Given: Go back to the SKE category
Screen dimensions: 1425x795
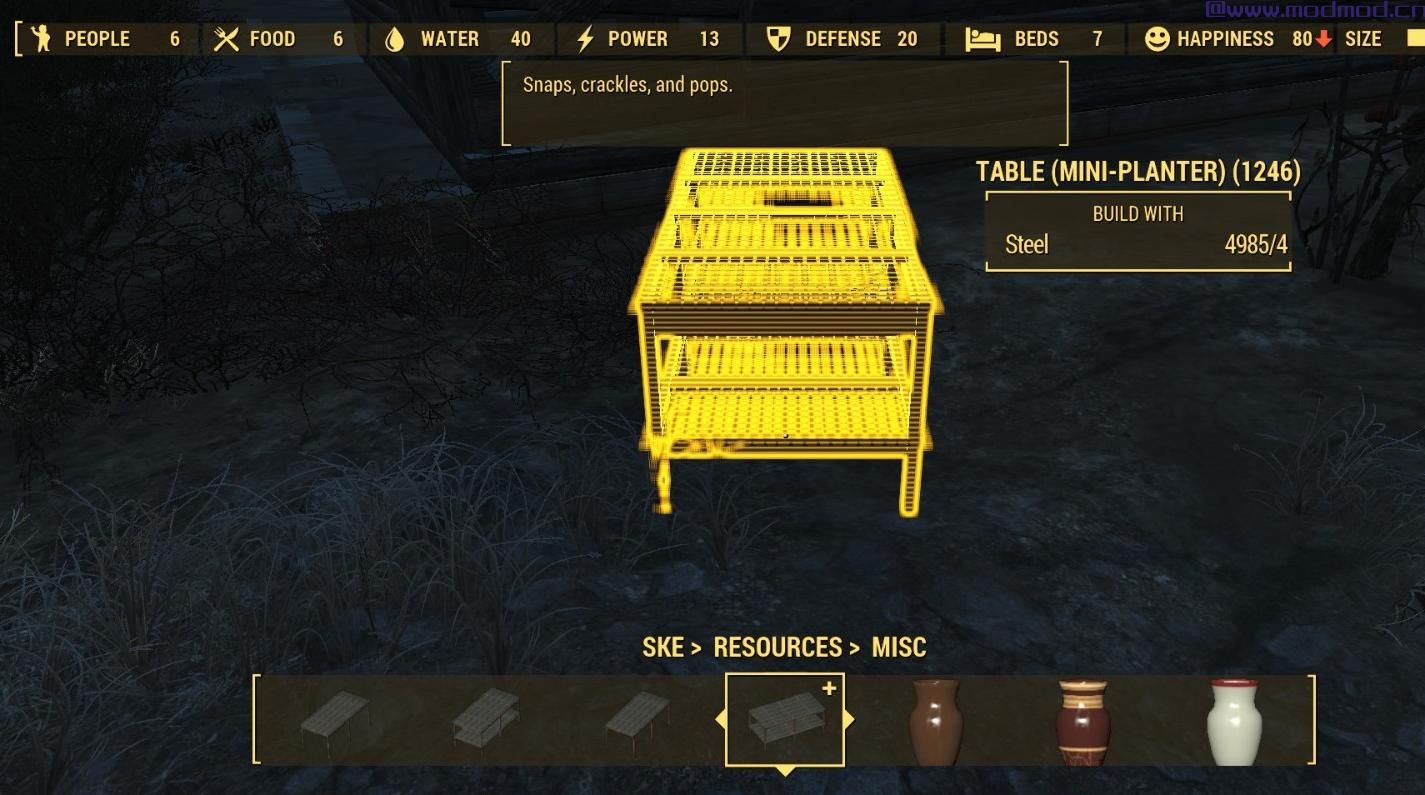Looking at the screenshot, I should (x=663, y=648).
